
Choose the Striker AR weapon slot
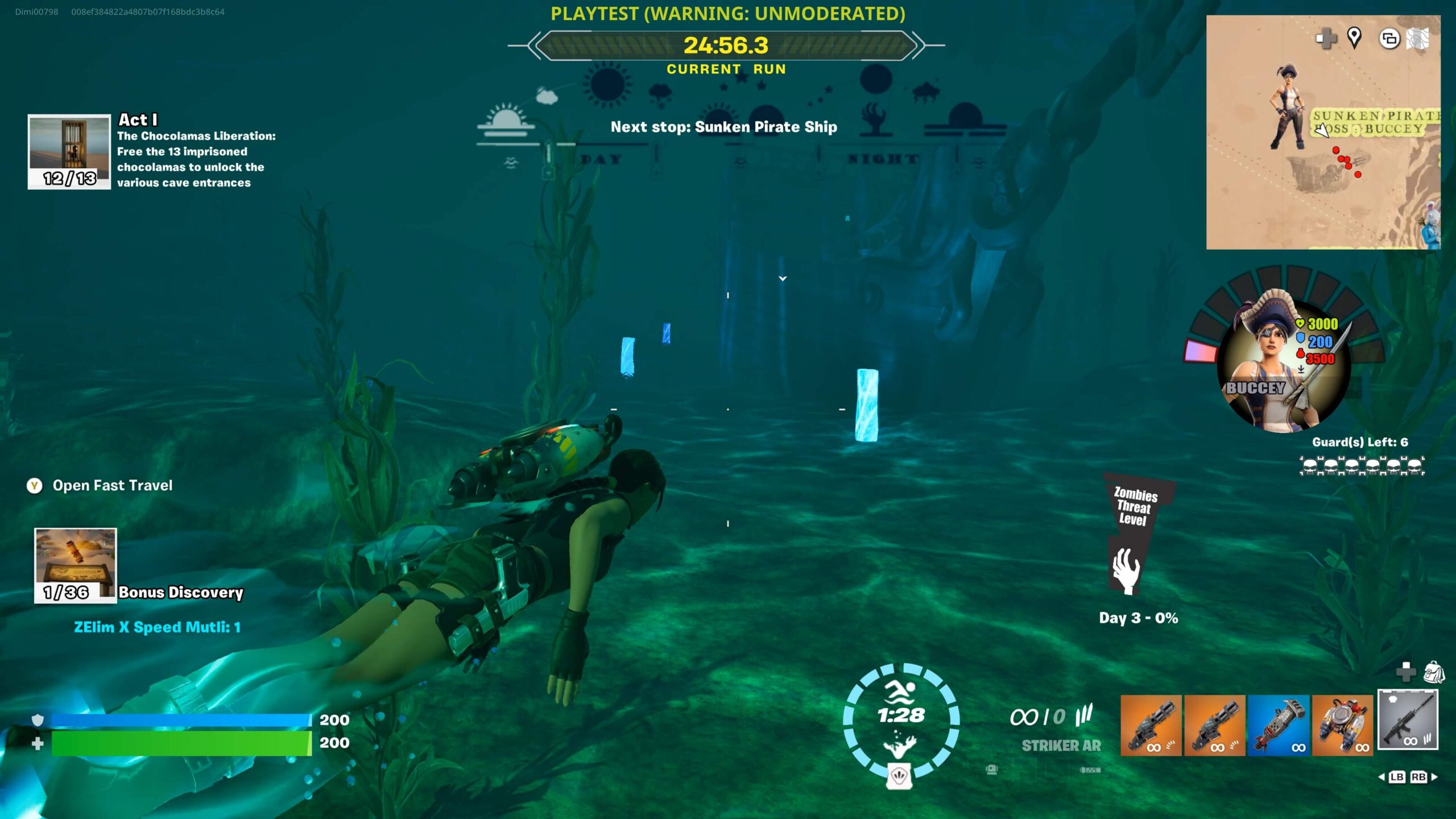tap(1407, 720)
